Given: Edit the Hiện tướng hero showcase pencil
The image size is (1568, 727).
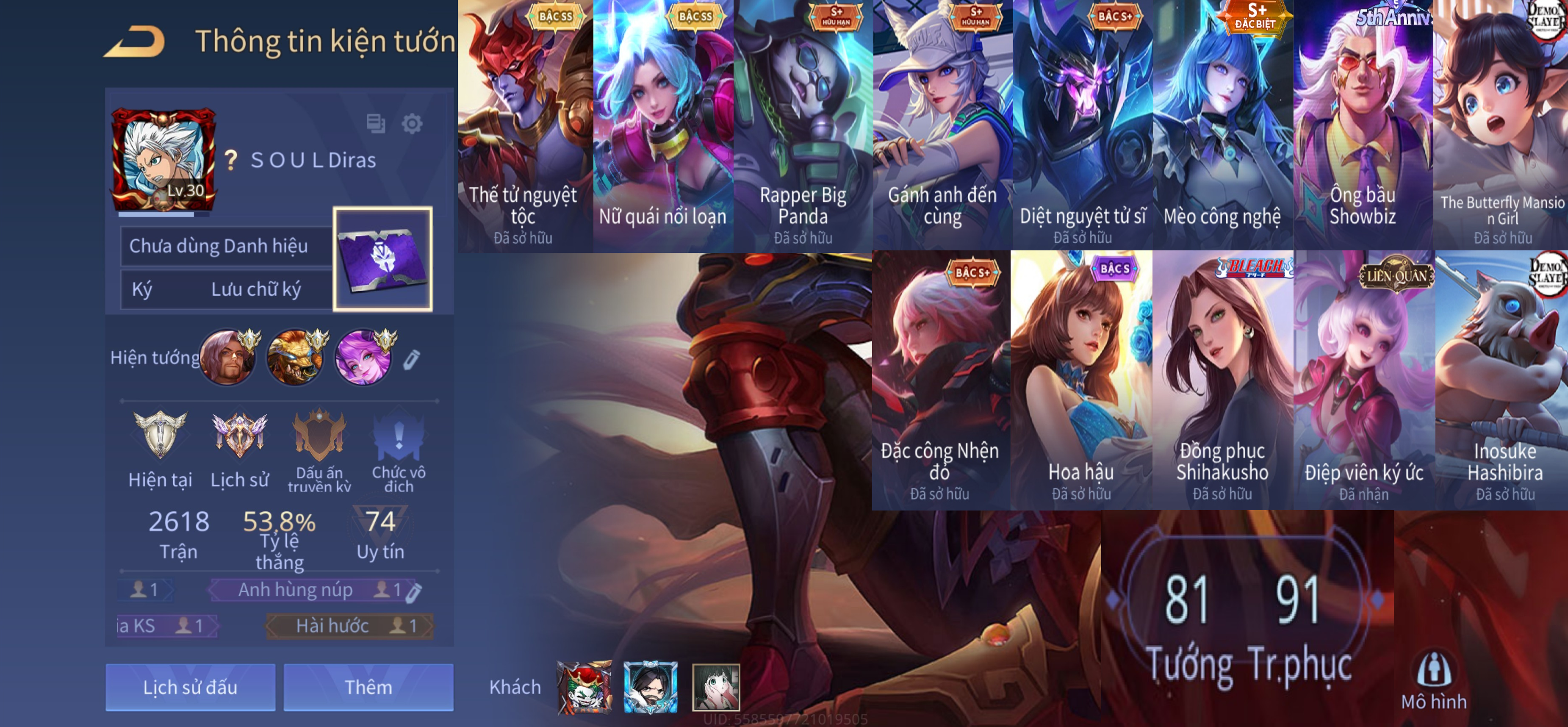Looking at the screenshot, I should coord(411,359).
